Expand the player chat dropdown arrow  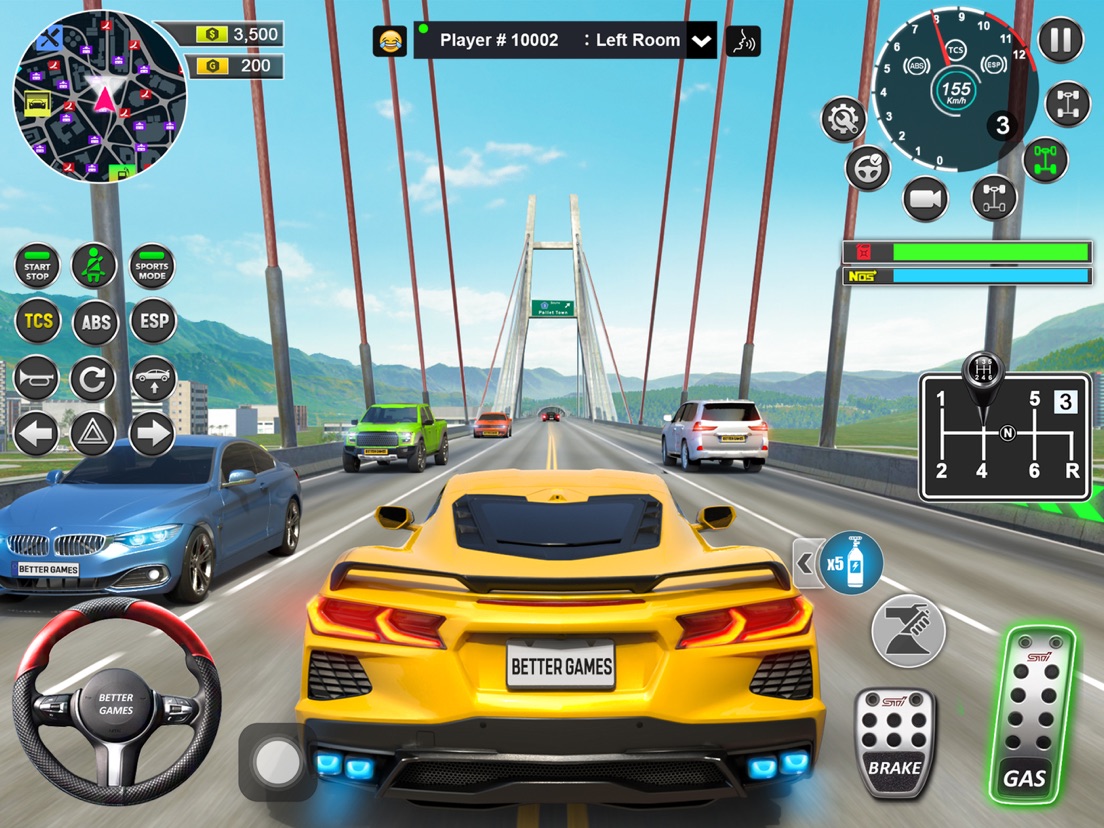[x=702, y=41]
